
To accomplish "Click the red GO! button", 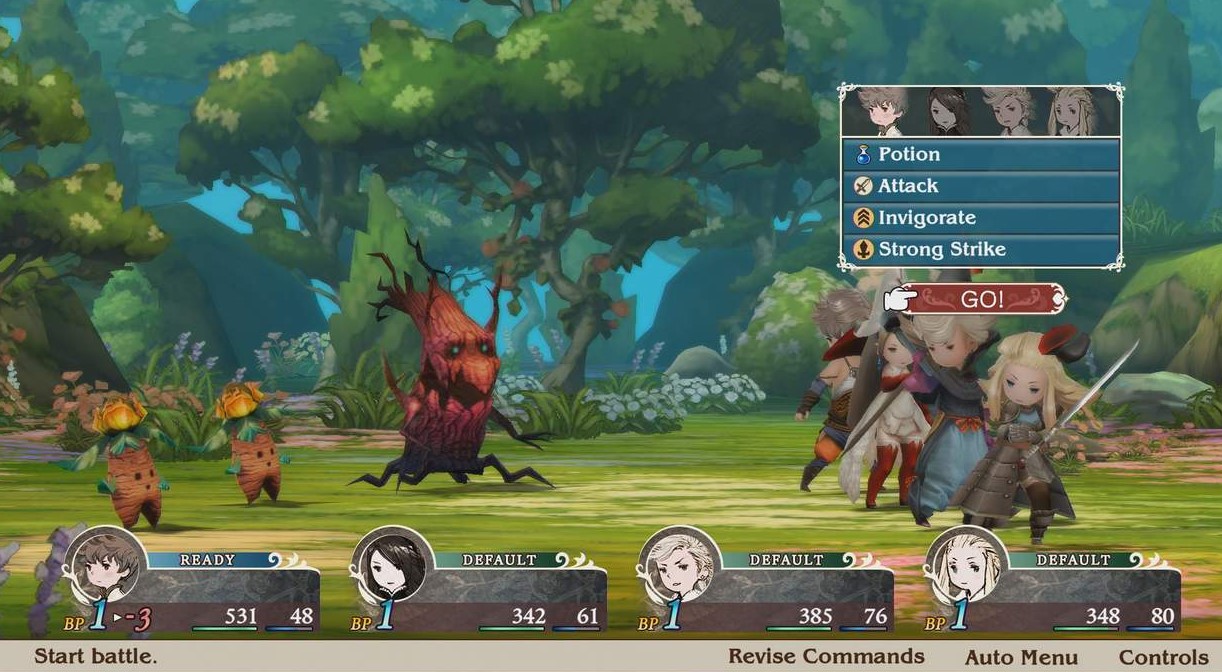I will pyautogui.click(x=983, y=299).
